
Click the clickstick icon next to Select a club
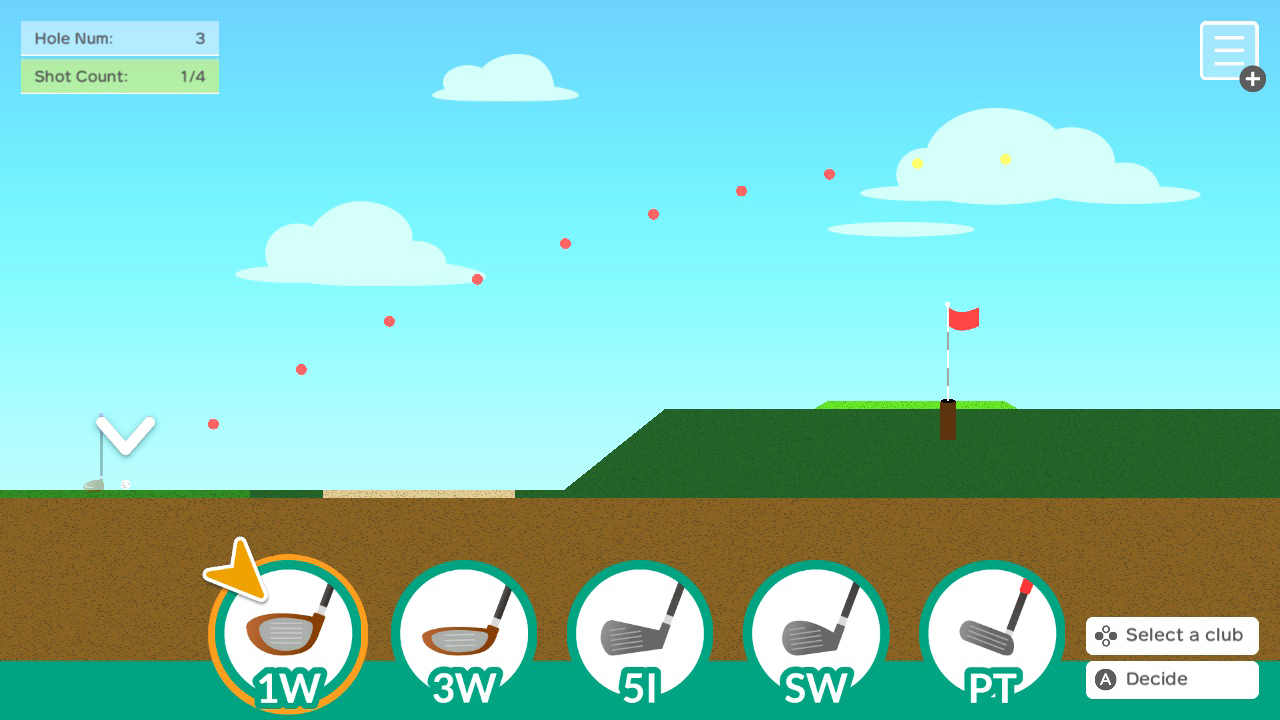click(1106, 635)
